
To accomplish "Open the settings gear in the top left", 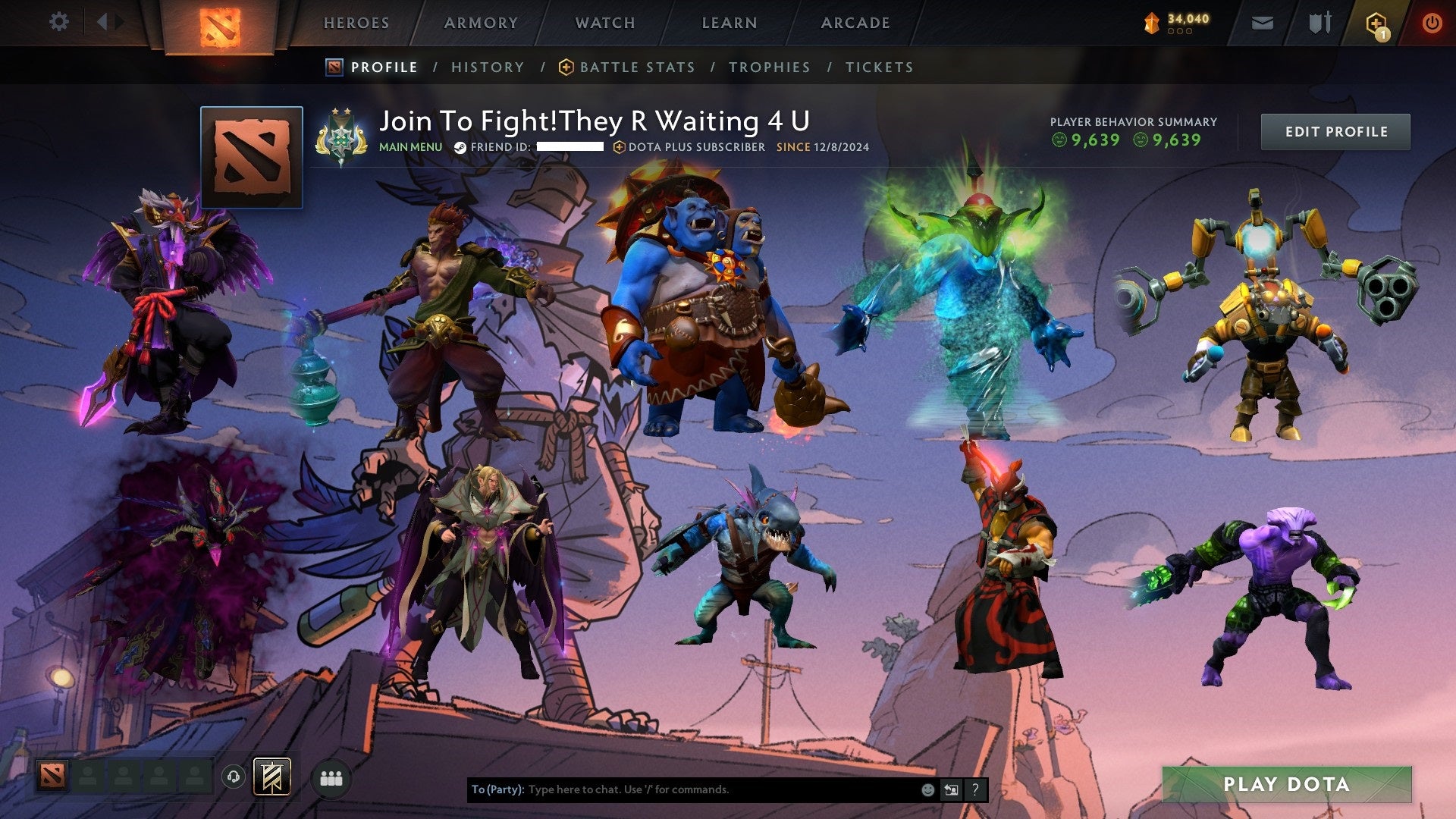I will click(x=58, y=22).
